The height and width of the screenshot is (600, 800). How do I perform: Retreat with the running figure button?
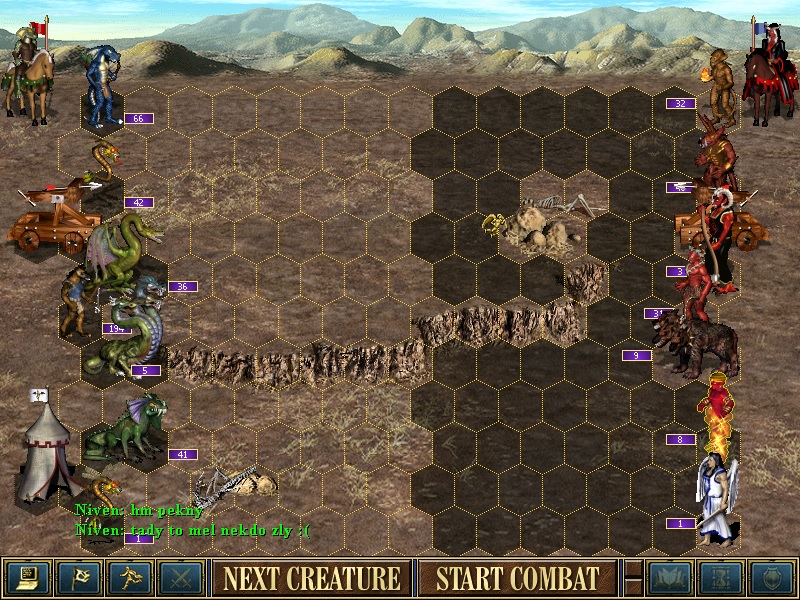129,578
